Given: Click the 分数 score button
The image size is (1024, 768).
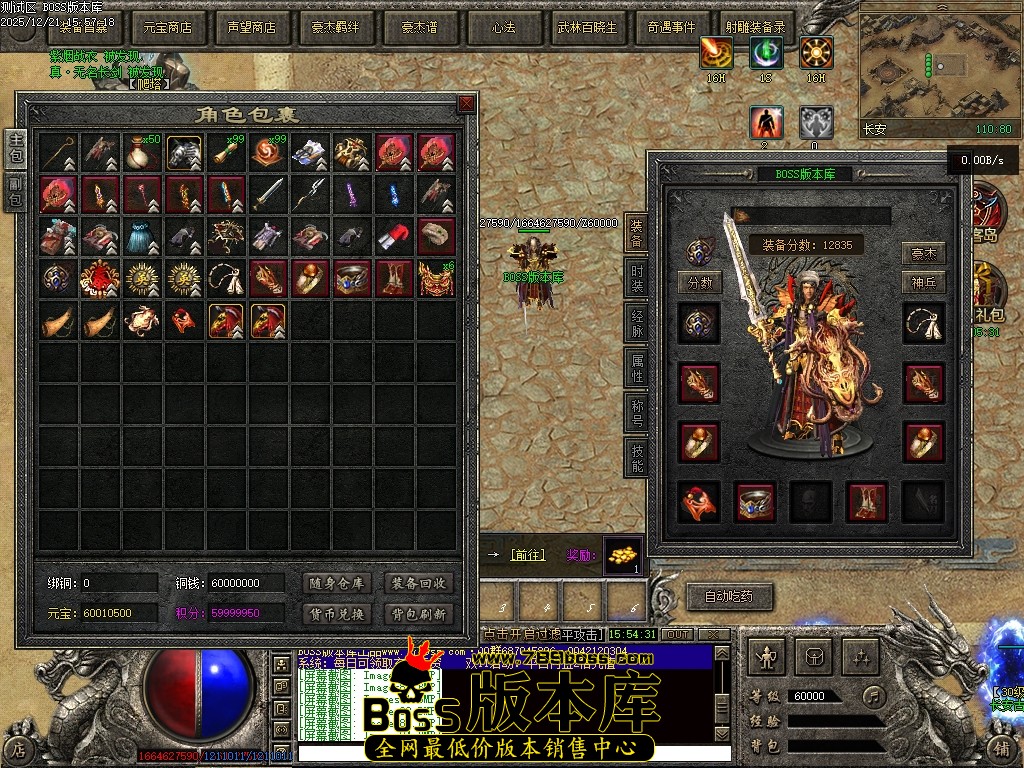Looking at the screenshot, I should pos(700,283).
